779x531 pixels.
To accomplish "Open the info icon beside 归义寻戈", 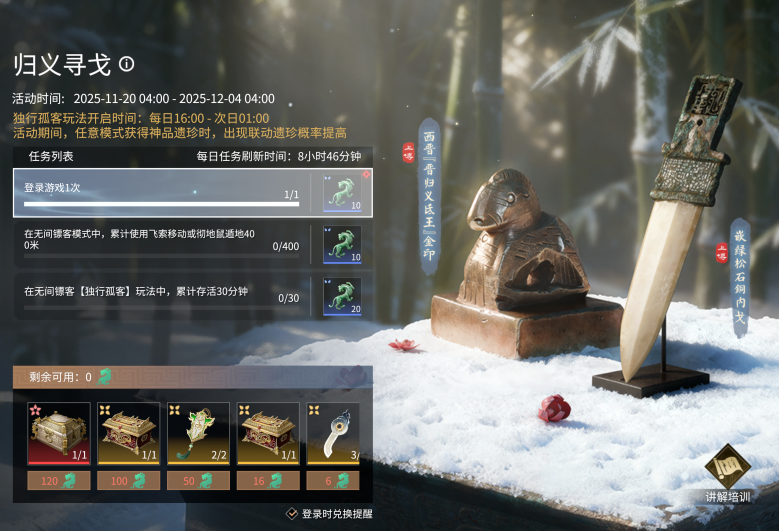I will point(126,64).
